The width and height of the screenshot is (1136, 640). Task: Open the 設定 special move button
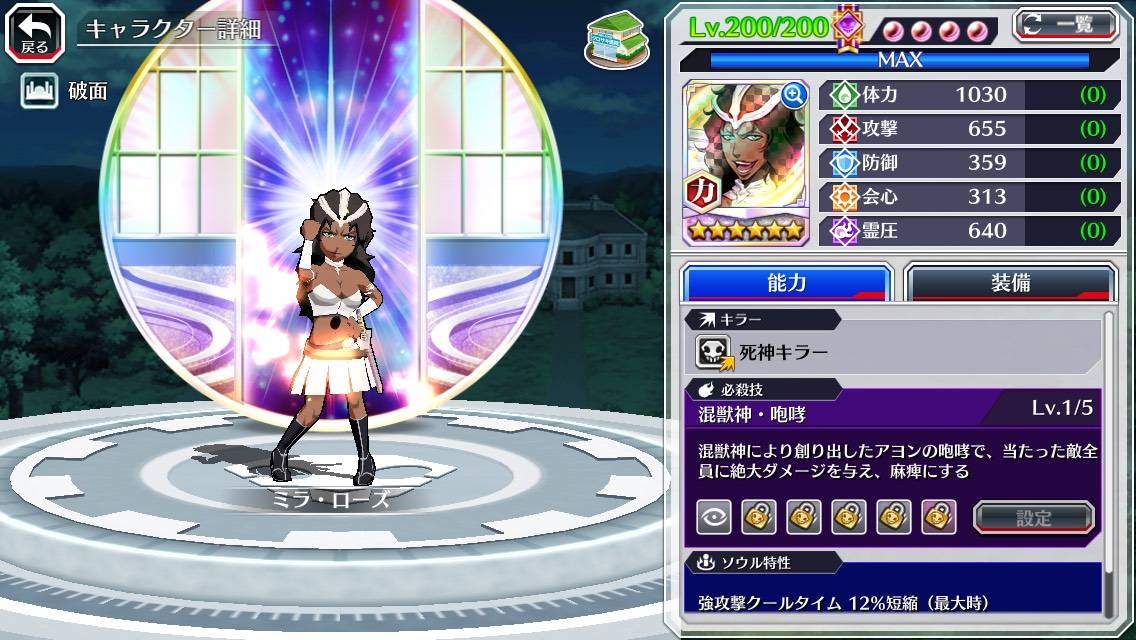tap(1034, 517)
